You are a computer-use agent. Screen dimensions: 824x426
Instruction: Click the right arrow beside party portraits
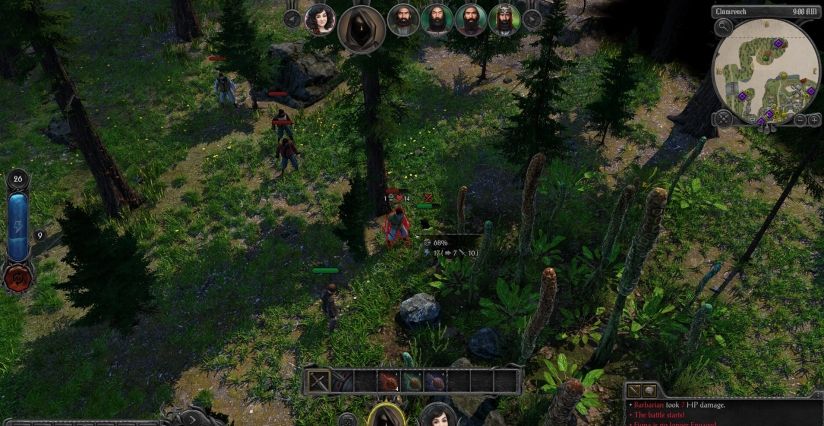[533, 18]
